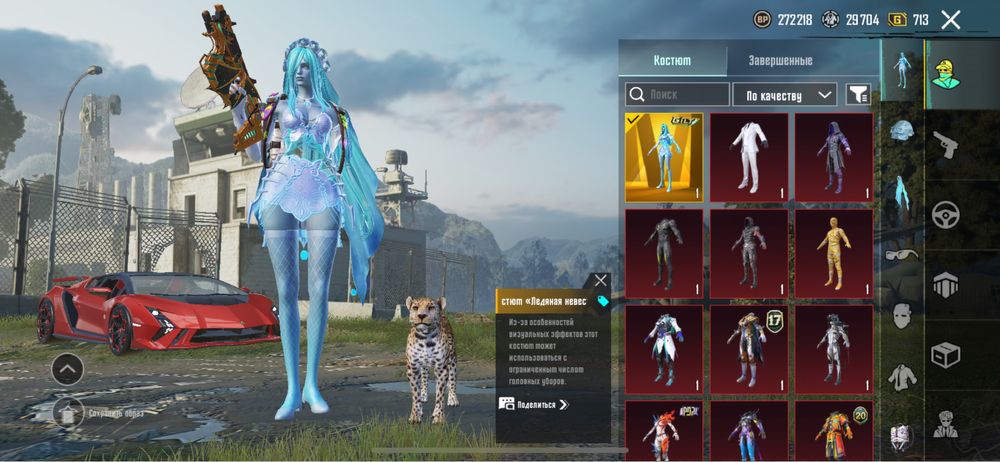Switch to the Завершенные tab
Viewport: 1000px width, 462px height.
click(x=780, y=61)
